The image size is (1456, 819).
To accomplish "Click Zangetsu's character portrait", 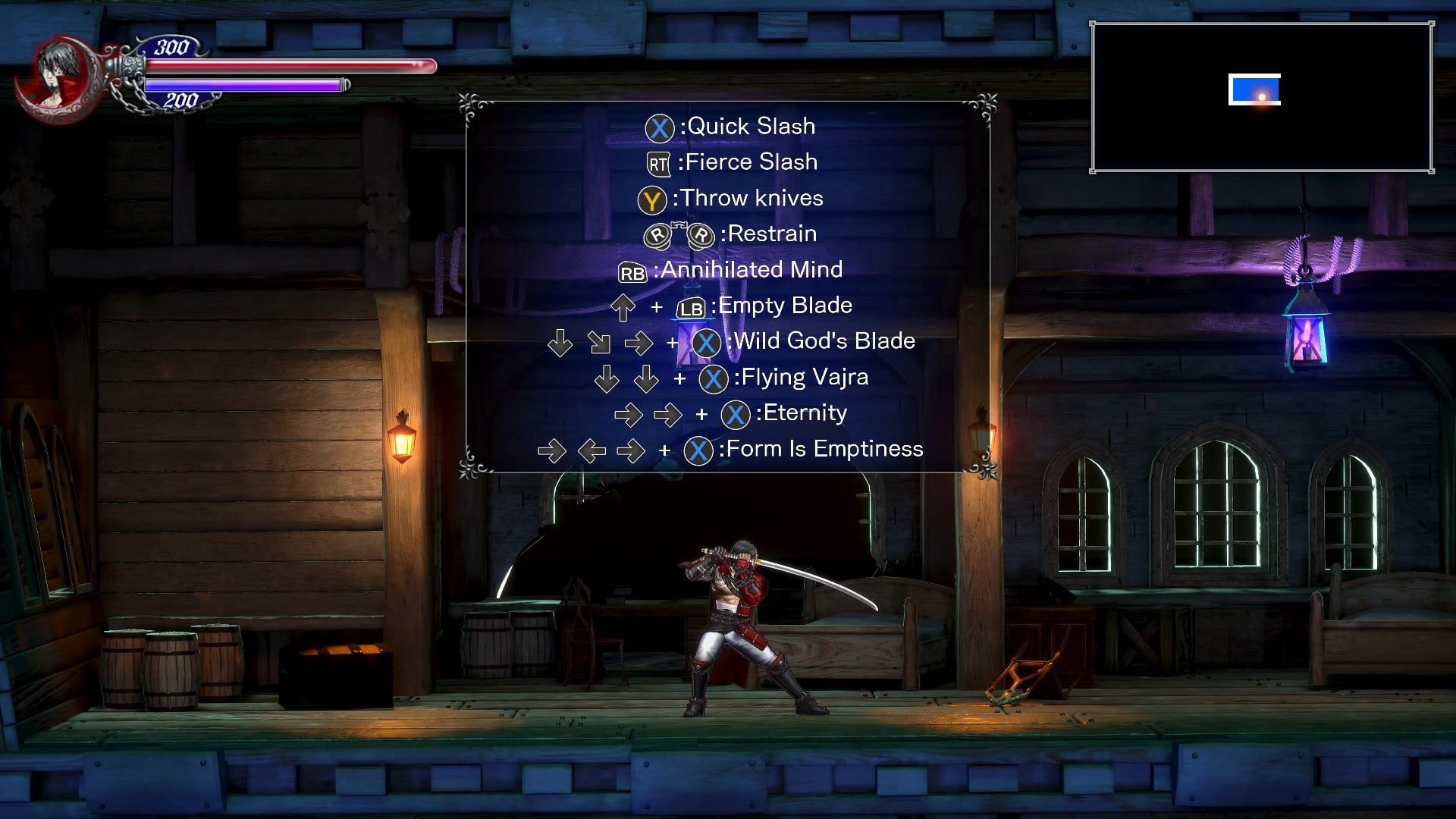I will [59, 76].
